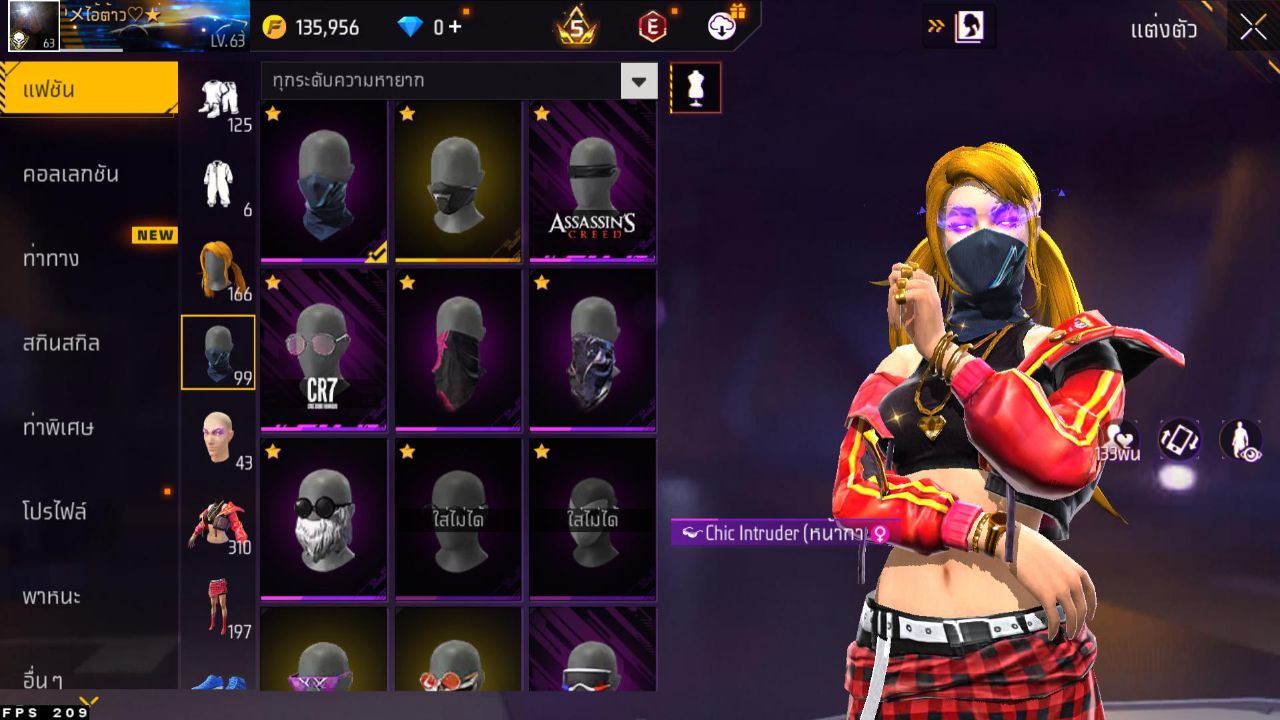Select the full-body suit category thumbnail
Screen dimensions: 1280x720
point(220,180)
